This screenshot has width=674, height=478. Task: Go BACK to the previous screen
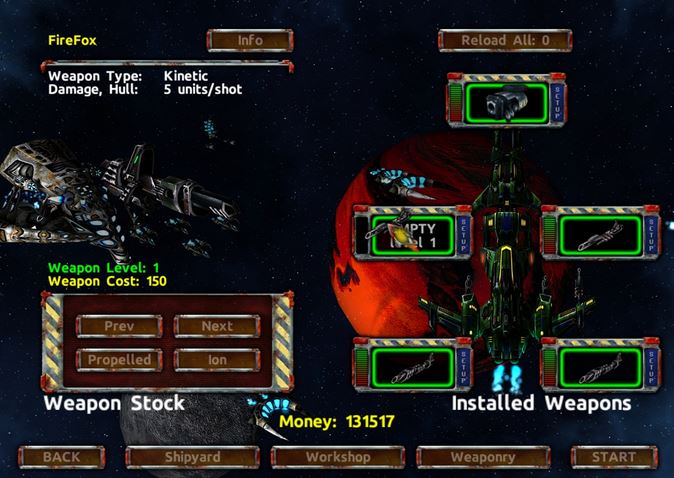pyautogui.click(x=61, y=457)
